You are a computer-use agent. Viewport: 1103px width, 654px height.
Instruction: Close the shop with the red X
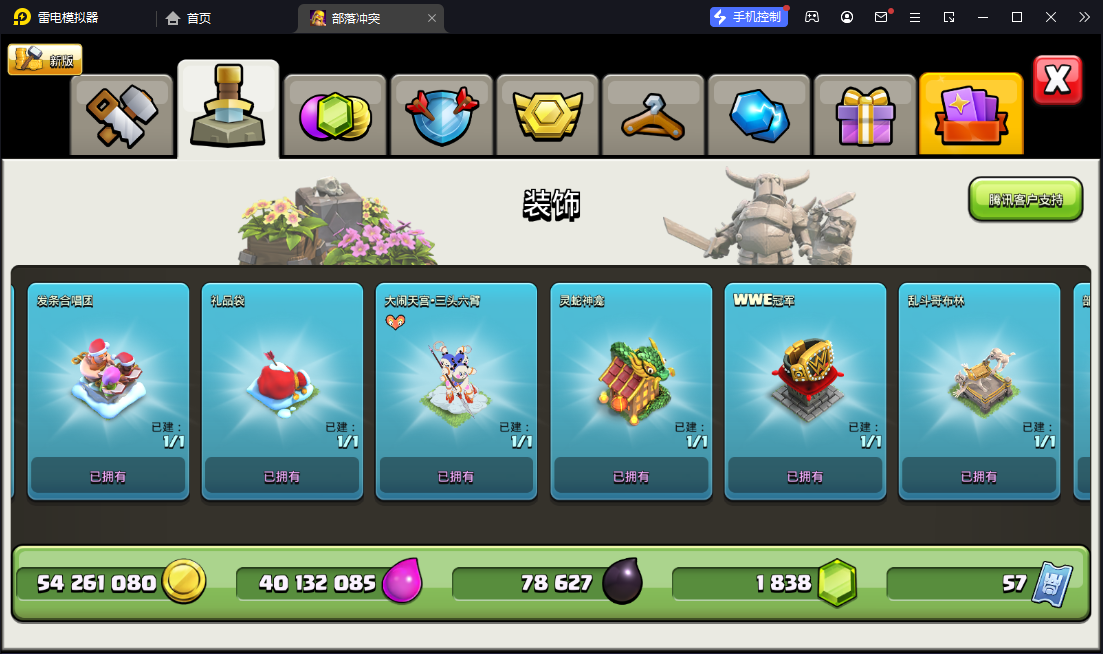(1057, 80)
